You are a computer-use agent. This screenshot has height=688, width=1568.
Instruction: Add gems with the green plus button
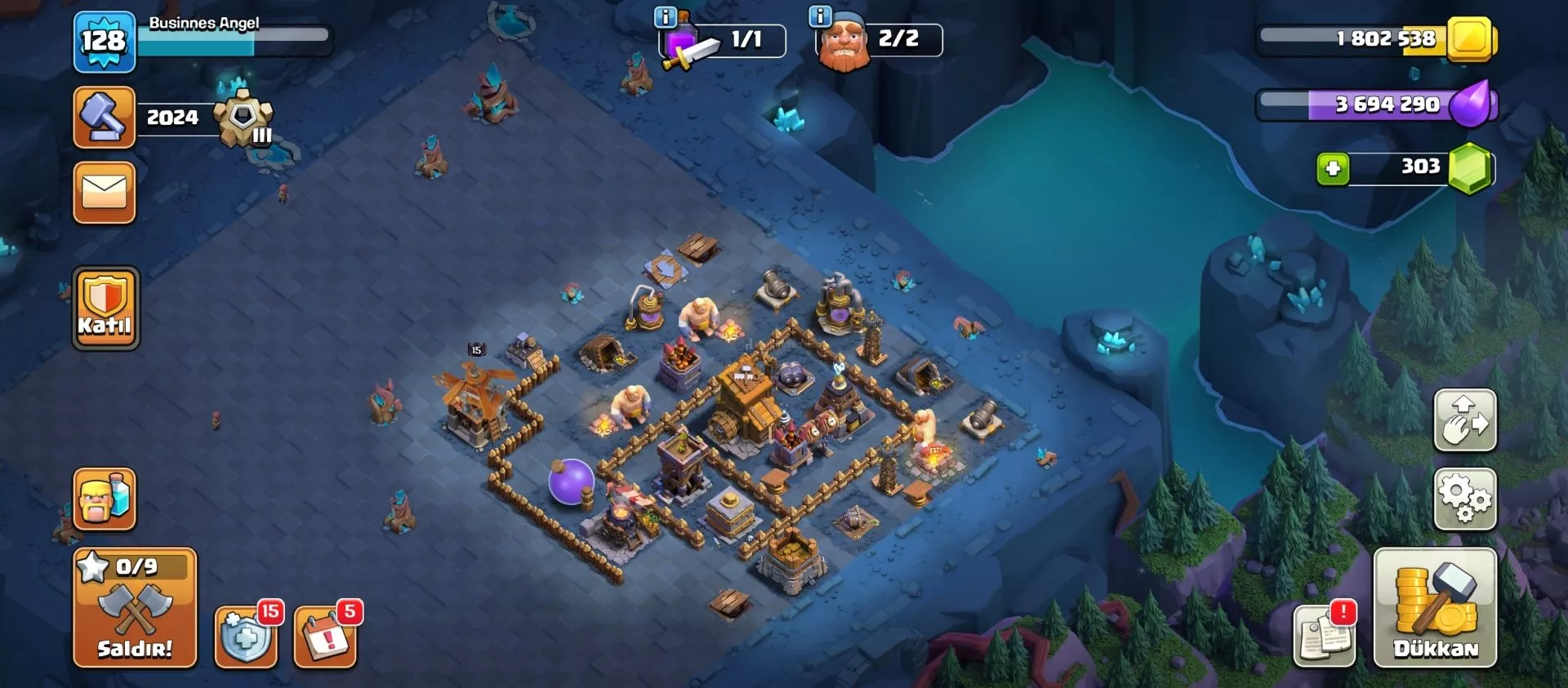pyautogui.click(x=1333, y=169)
